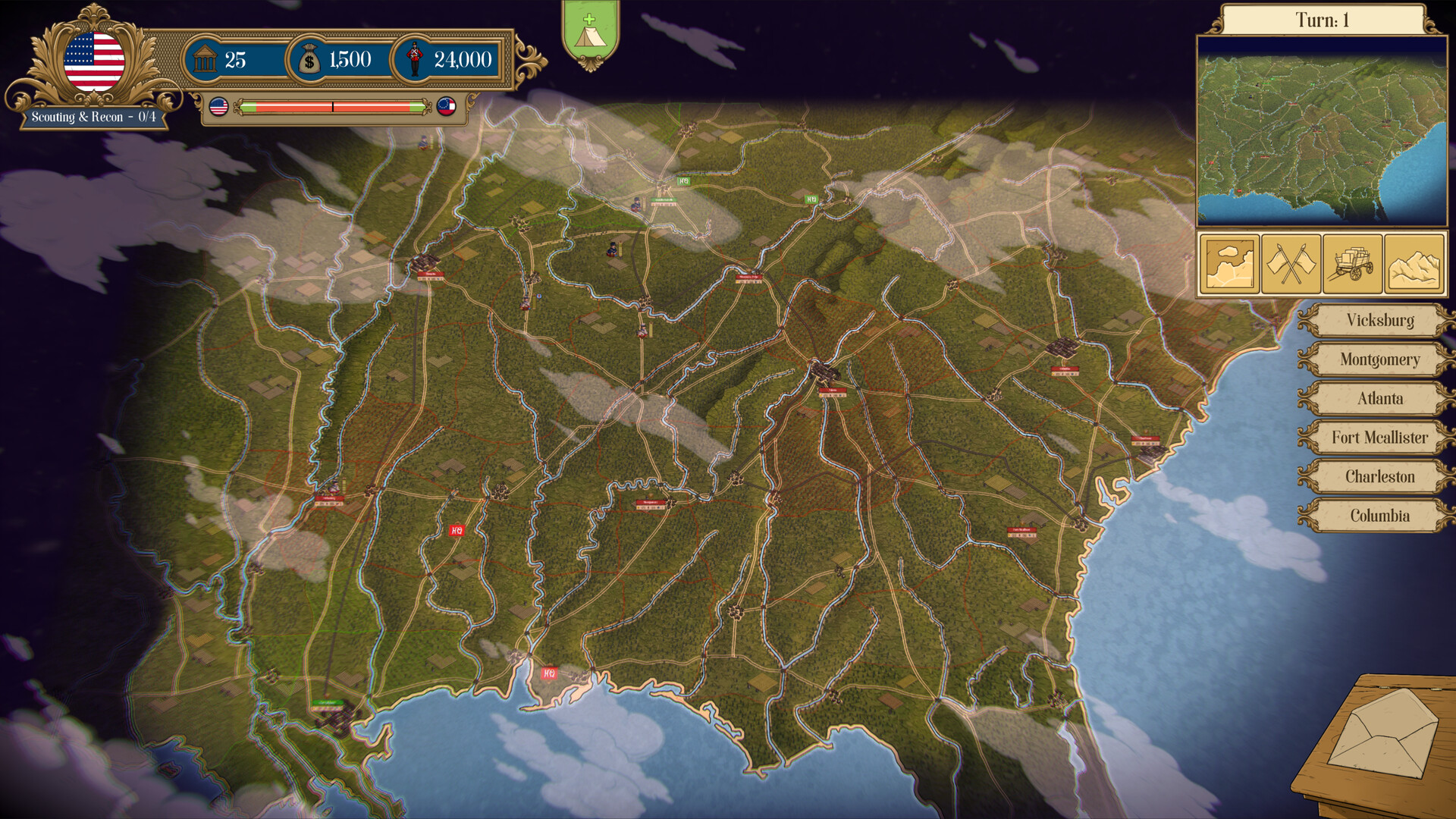Click the Union flag on the war bar
This screenshot has width=1456, height=819.
(x=219, y=108)
